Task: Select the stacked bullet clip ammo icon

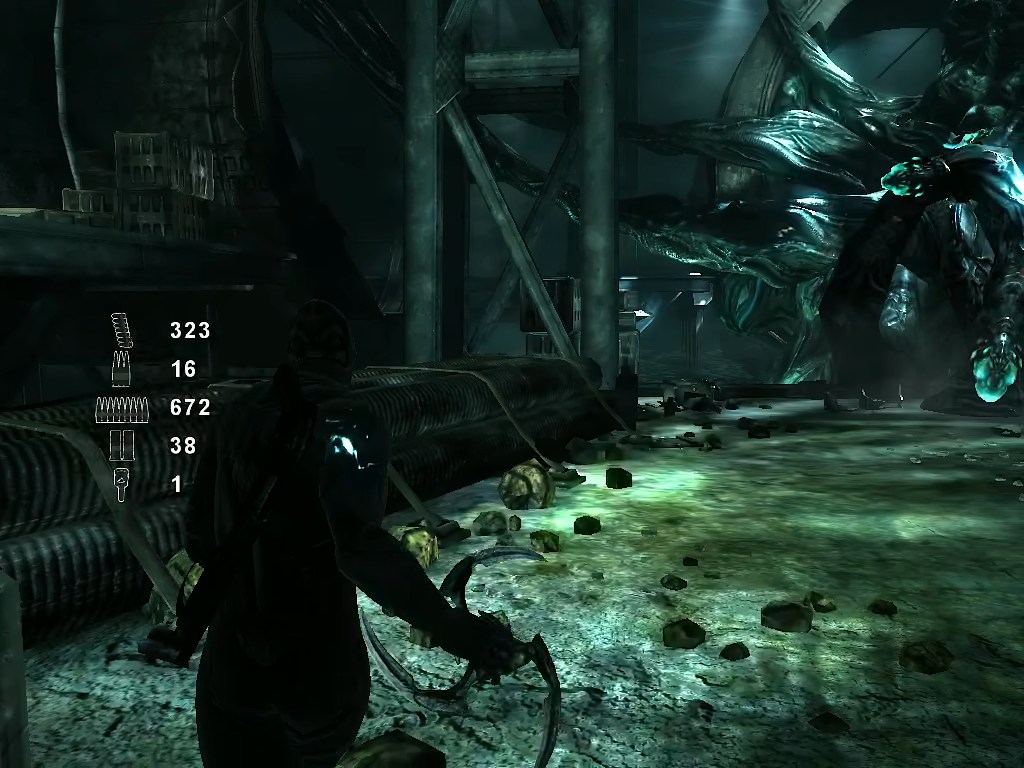Action: (x=121, y=329)
